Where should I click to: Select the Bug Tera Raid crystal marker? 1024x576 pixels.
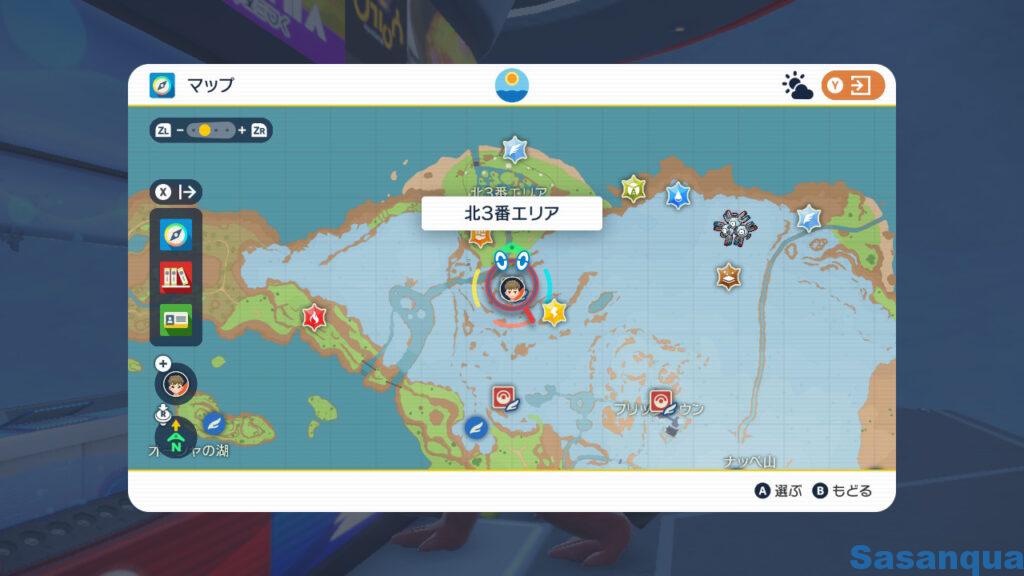[632, 188]
